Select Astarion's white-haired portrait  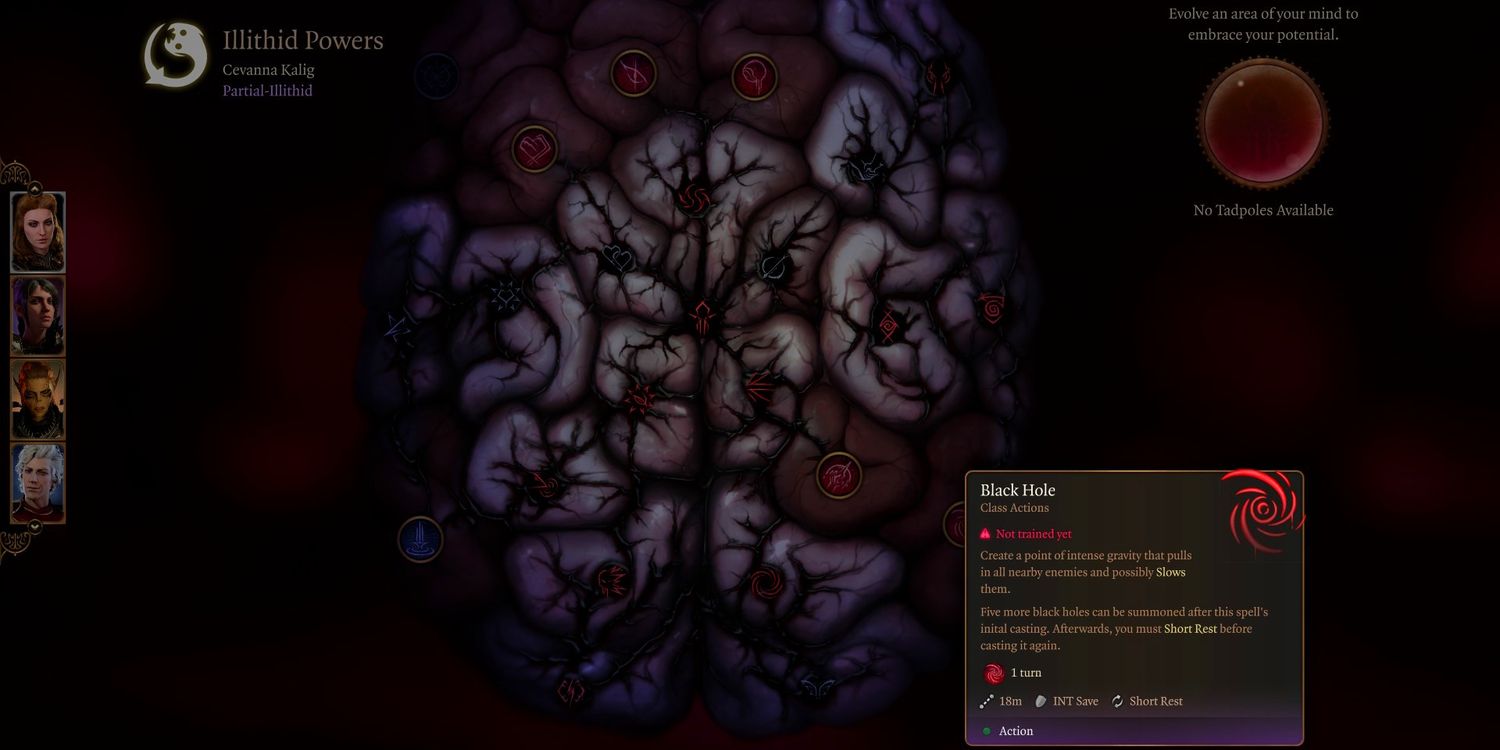tap(38, 483)
